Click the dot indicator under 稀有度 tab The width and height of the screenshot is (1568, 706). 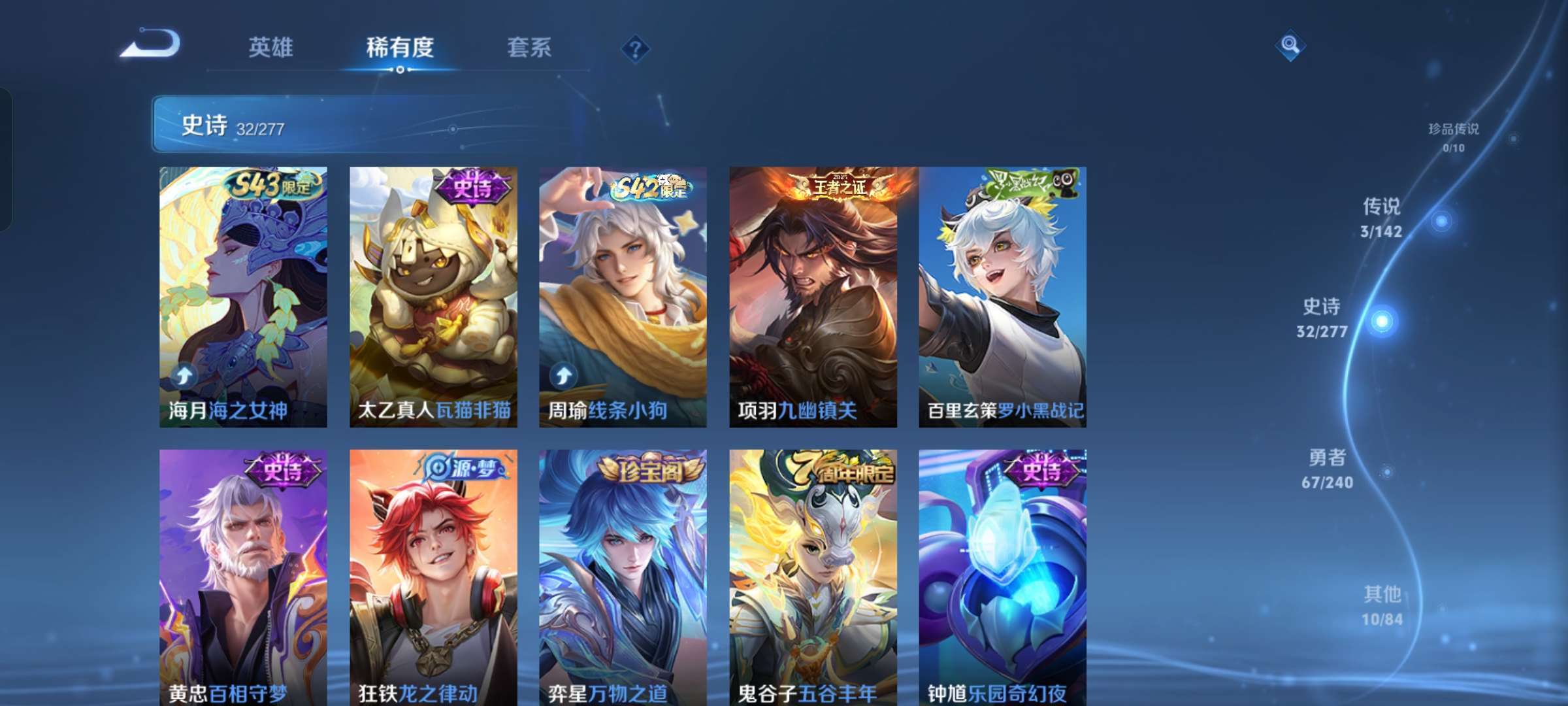(x=400, y=70)
